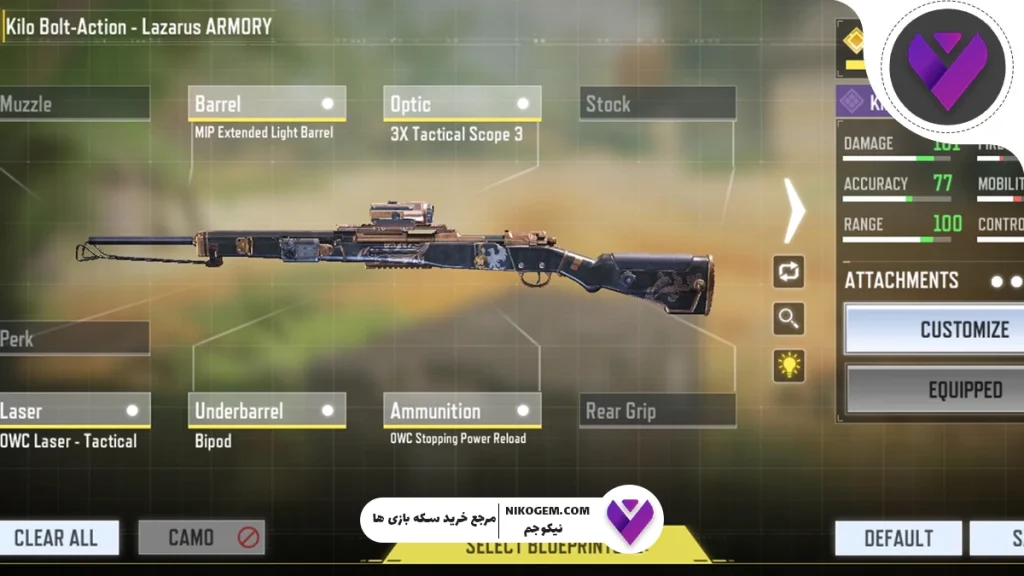Open the Underbarrel attachment slot

click(266, 410)
